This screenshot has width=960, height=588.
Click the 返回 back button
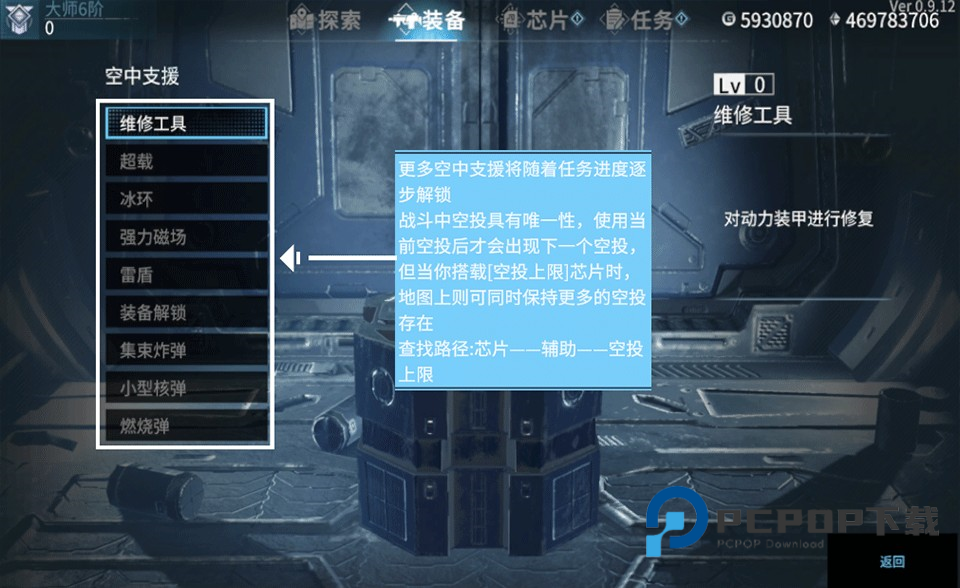[892, 562]
